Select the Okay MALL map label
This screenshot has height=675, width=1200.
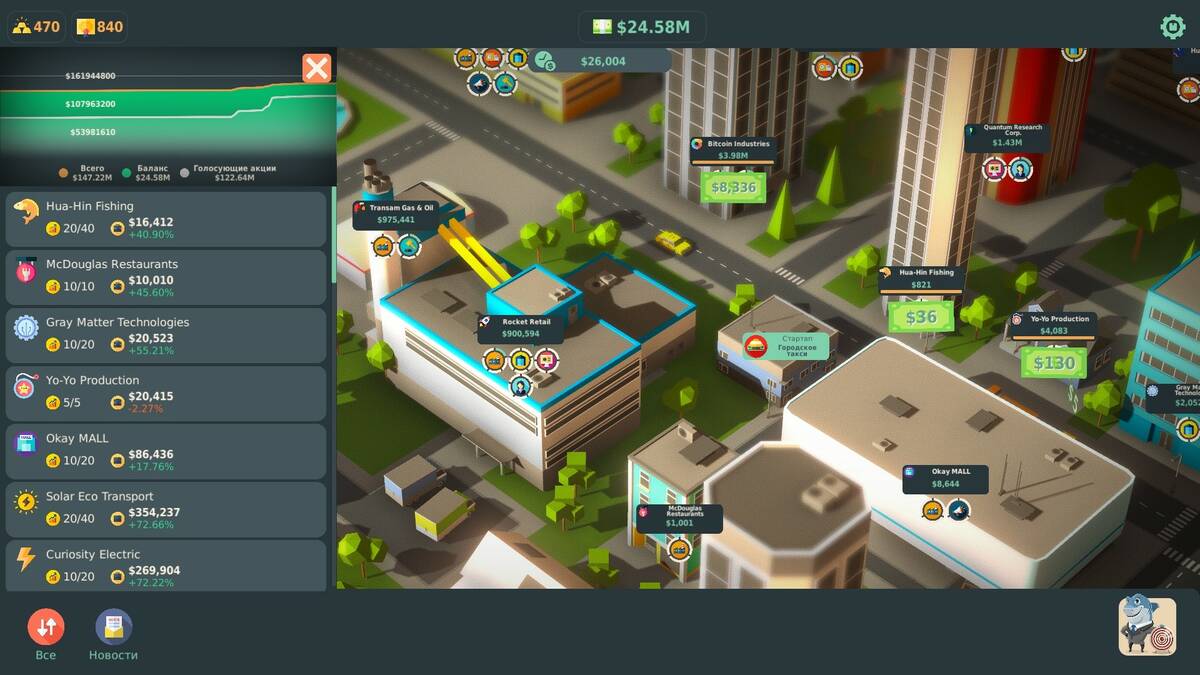pos(945,478)
